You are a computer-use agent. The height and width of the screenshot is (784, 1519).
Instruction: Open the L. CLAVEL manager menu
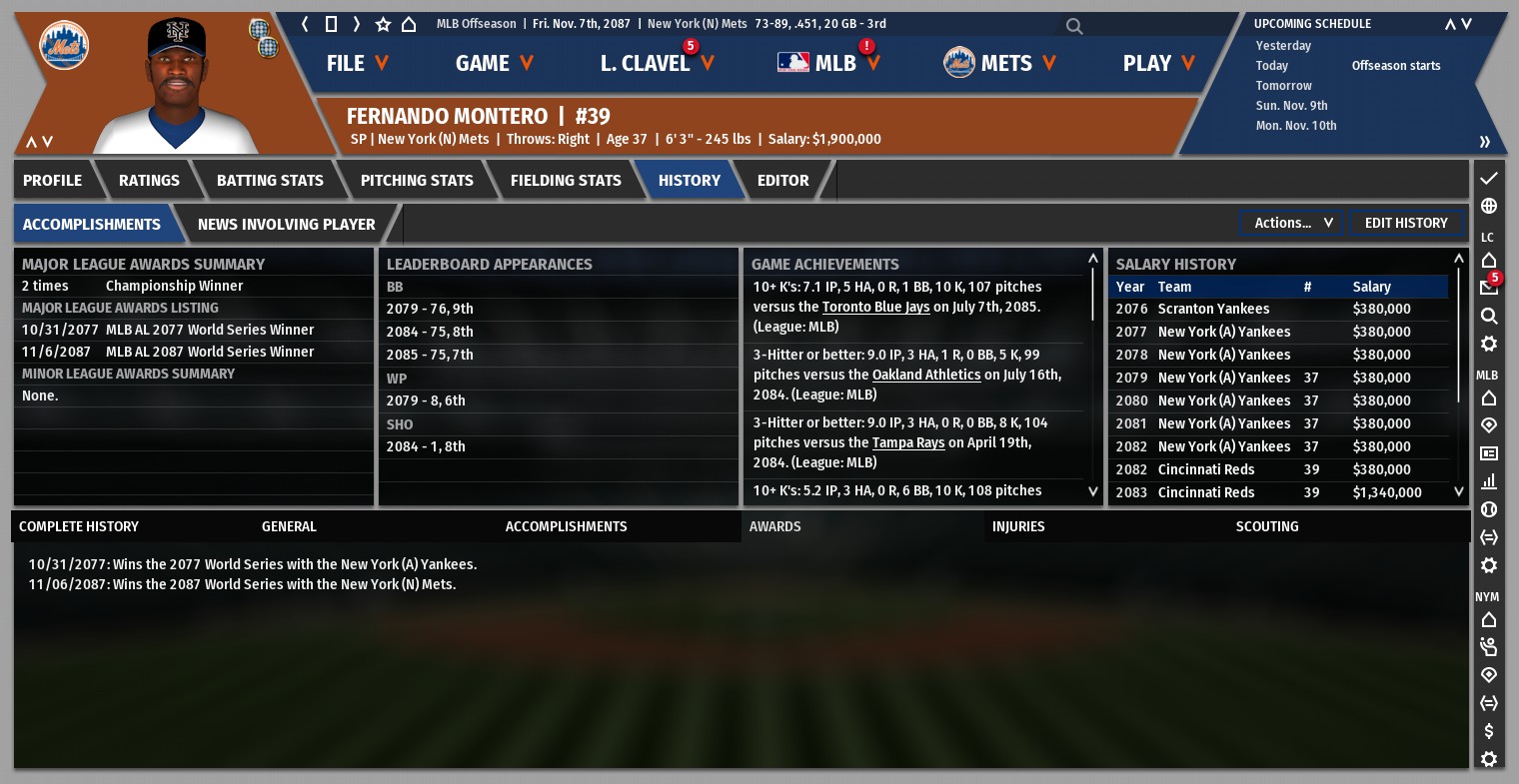656,64
